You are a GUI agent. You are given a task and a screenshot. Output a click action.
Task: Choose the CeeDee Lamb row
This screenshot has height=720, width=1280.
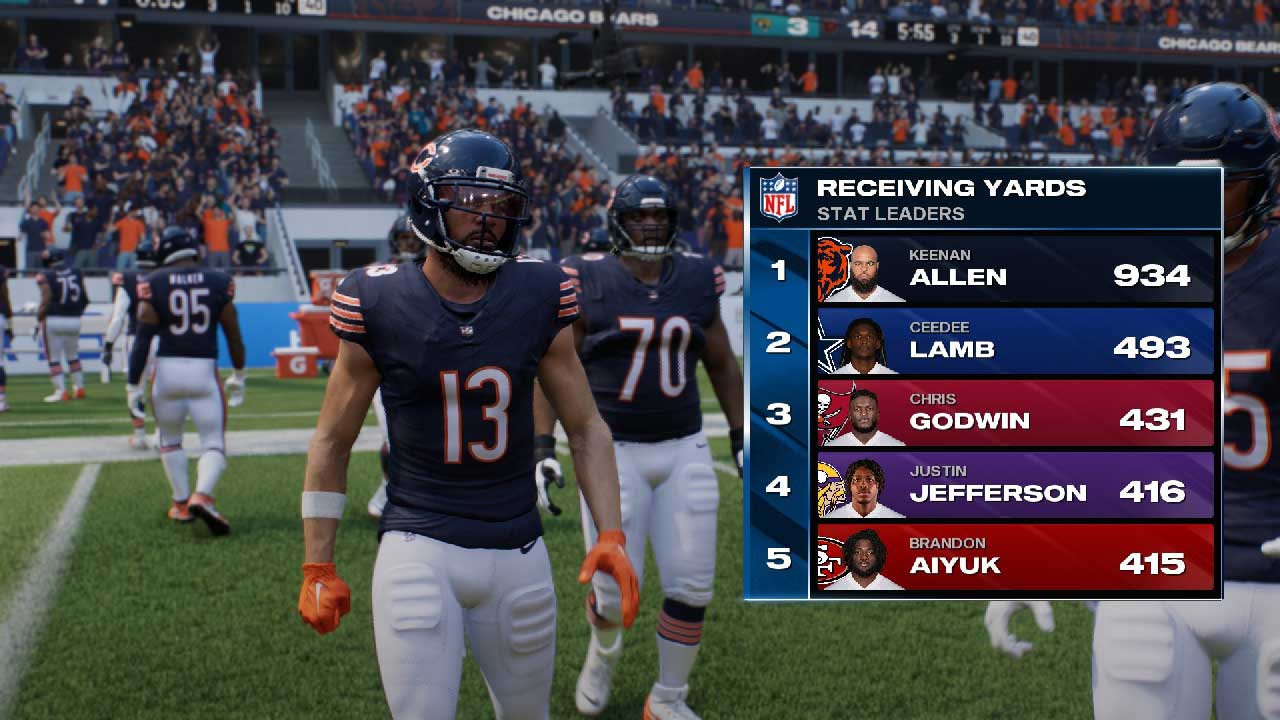1014,341
